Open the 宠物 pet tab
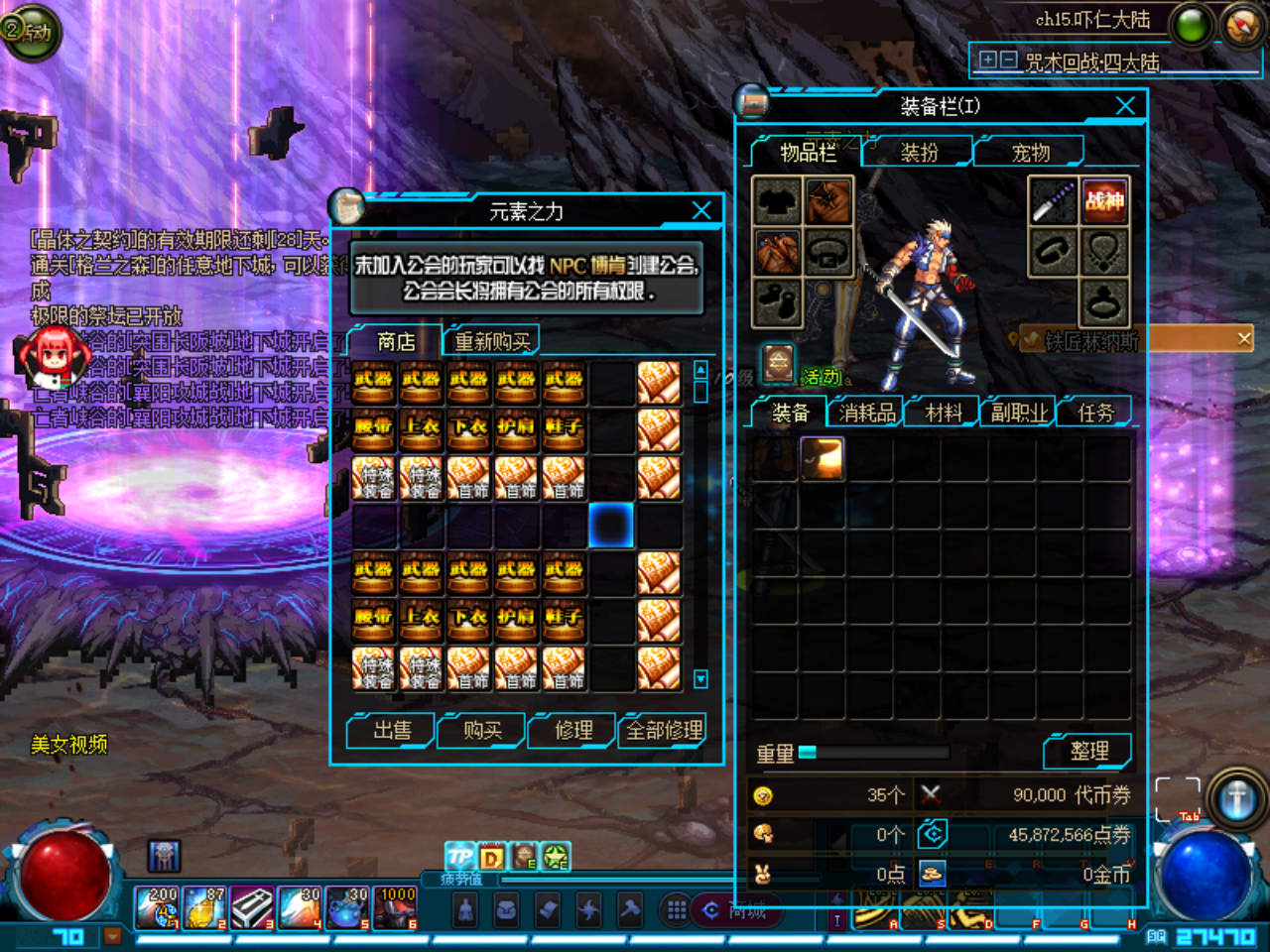This screenshot has height=952, width=1270. point(1030,153)
